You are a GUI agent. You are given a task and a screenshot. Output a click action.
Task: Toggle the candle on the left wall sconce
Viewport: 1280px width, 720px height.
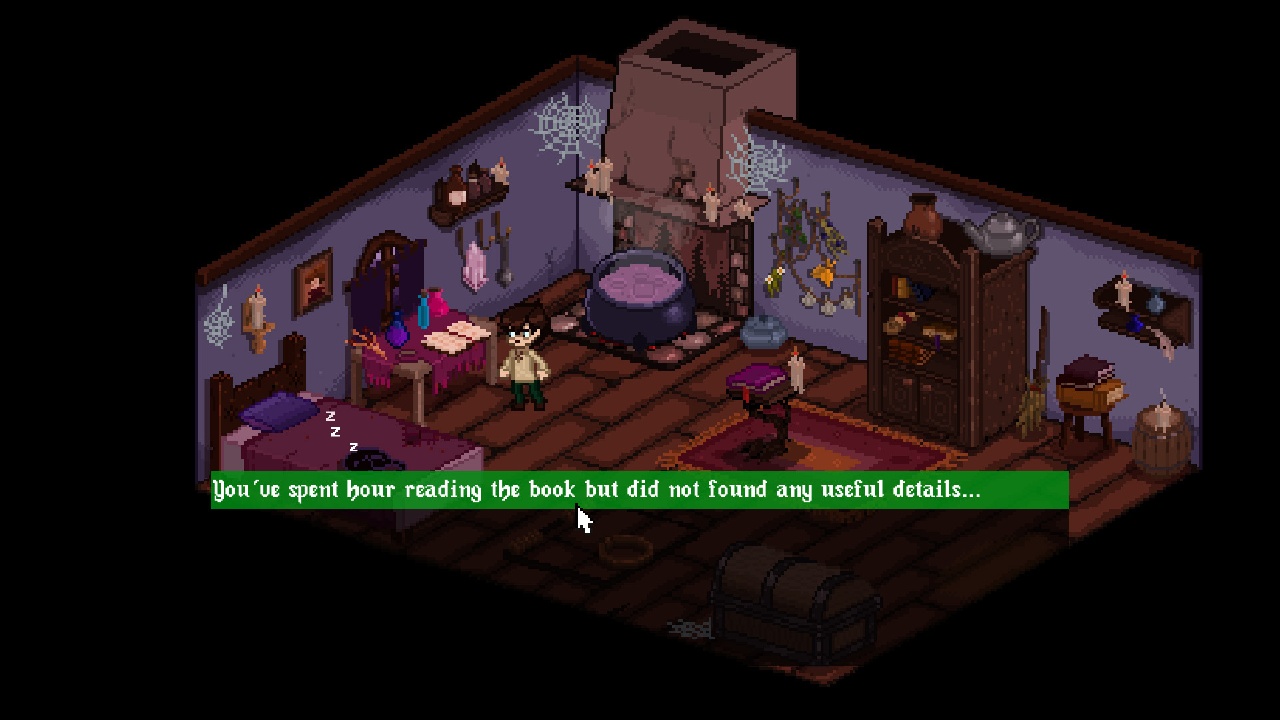coord(256,310)
